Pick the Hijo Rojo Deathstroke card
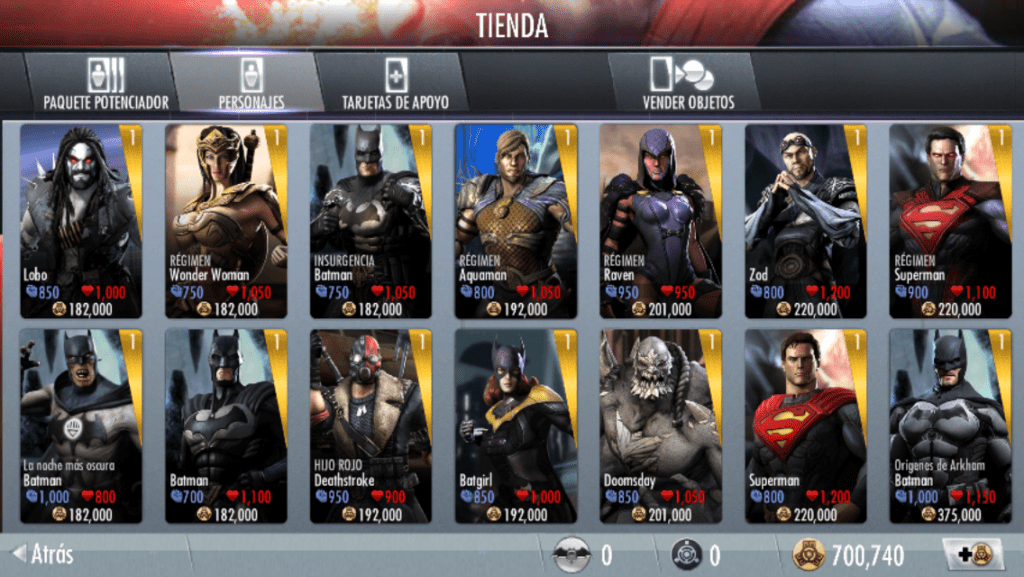Screen dimensions: 1024x577 click(371, 426)
